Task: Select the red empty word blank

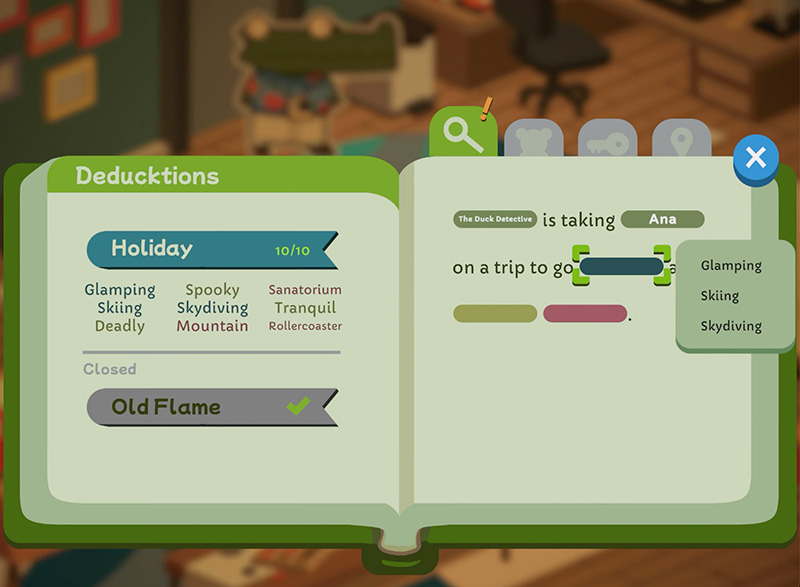Action: (x=585, y=314)
